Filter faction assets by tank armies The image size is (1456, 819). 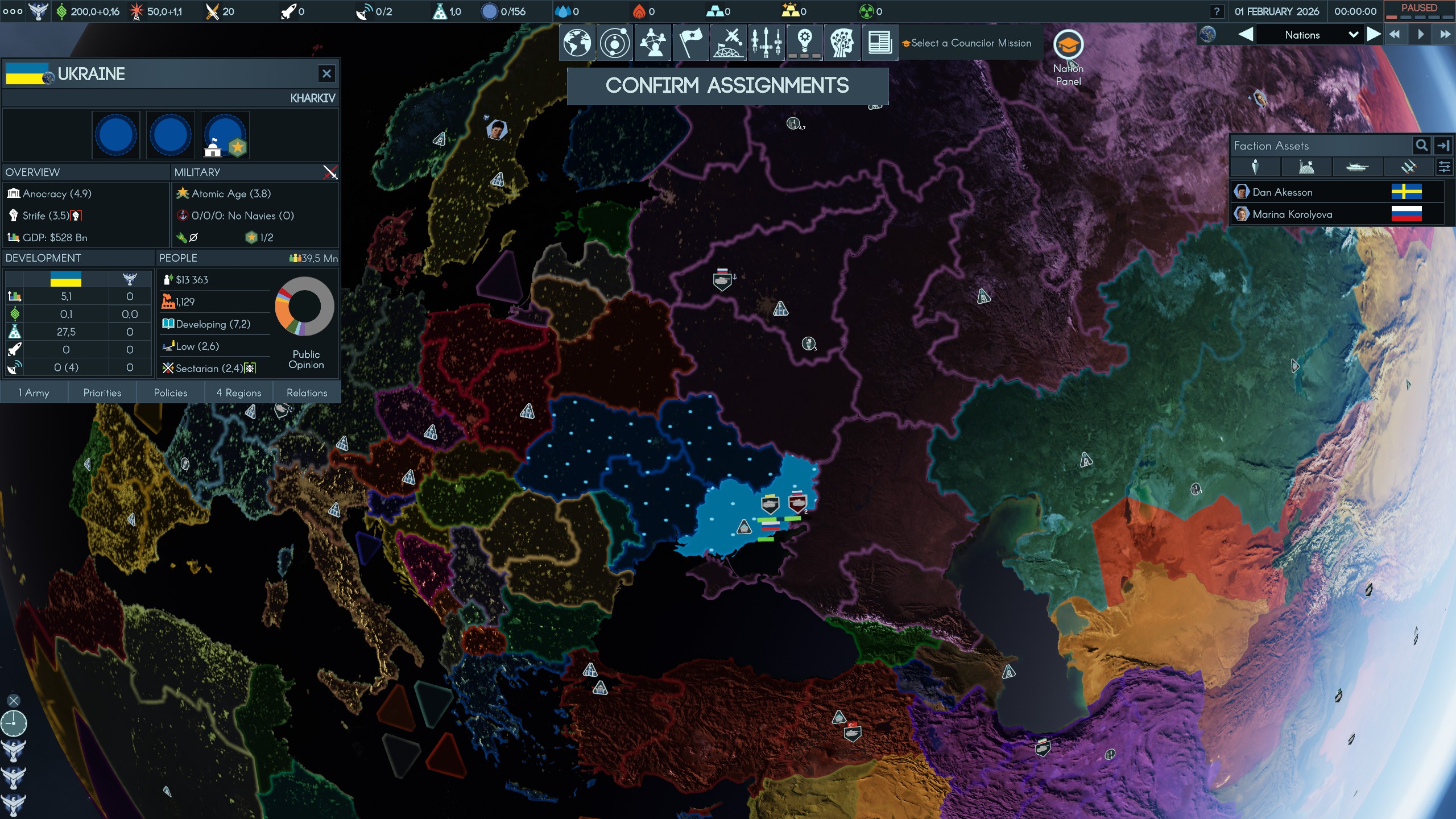click(1356, 167)
